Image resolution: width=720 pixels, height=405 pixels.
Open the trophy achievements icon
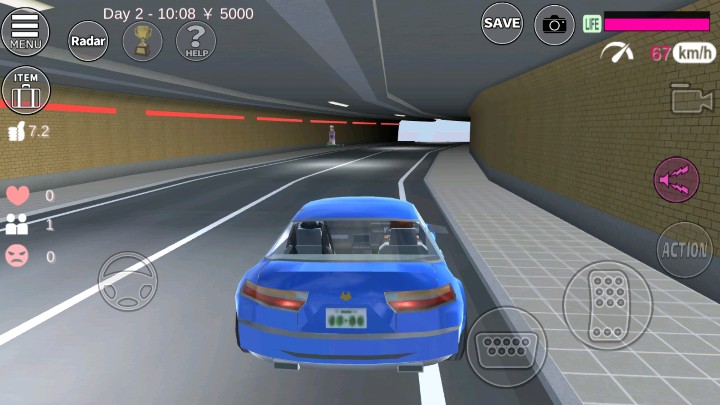pos(142,41)
